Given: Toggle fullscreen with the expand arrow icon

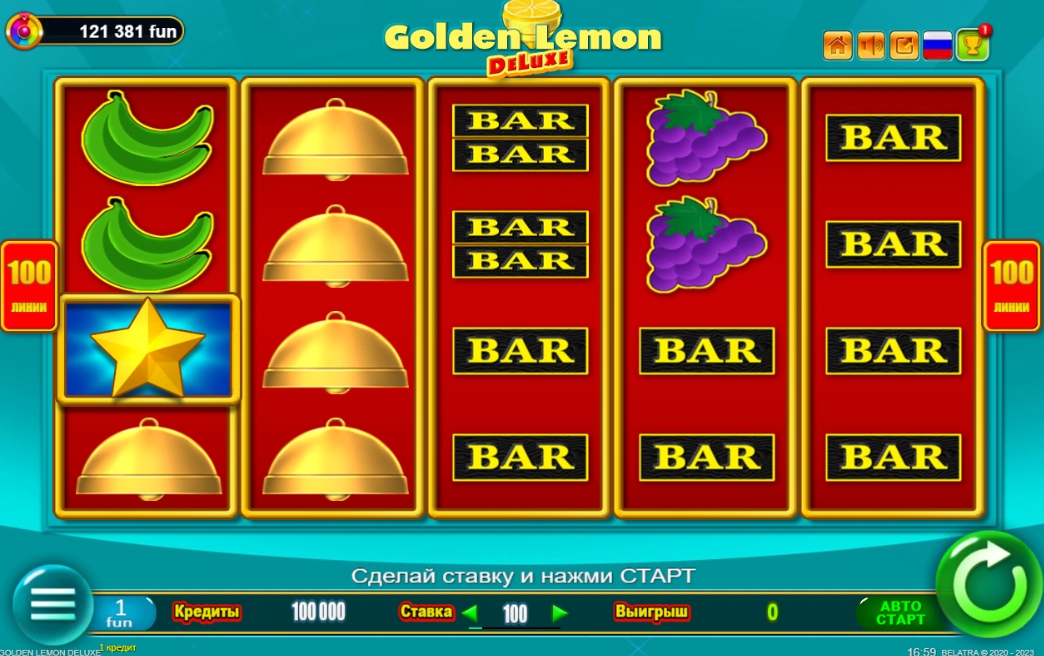Looking at the screenshot, I should pos(904,45).
